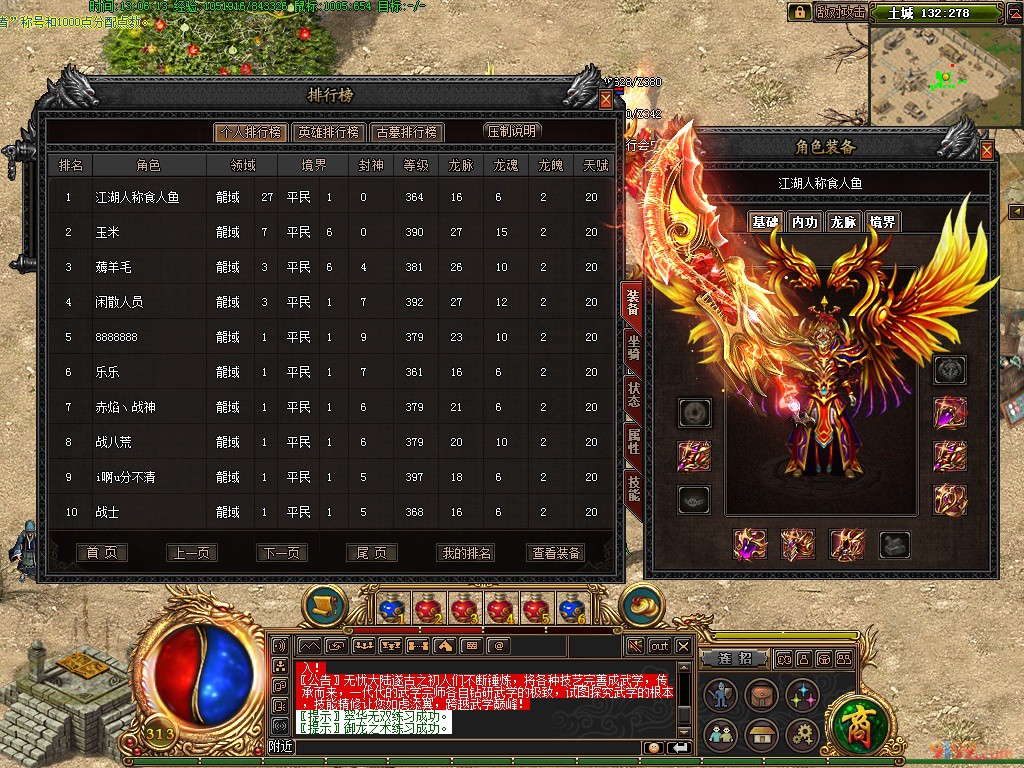Open the 技能 skills side tab
The width and height of the screenshot is (1024, 768).
(633, 488)
